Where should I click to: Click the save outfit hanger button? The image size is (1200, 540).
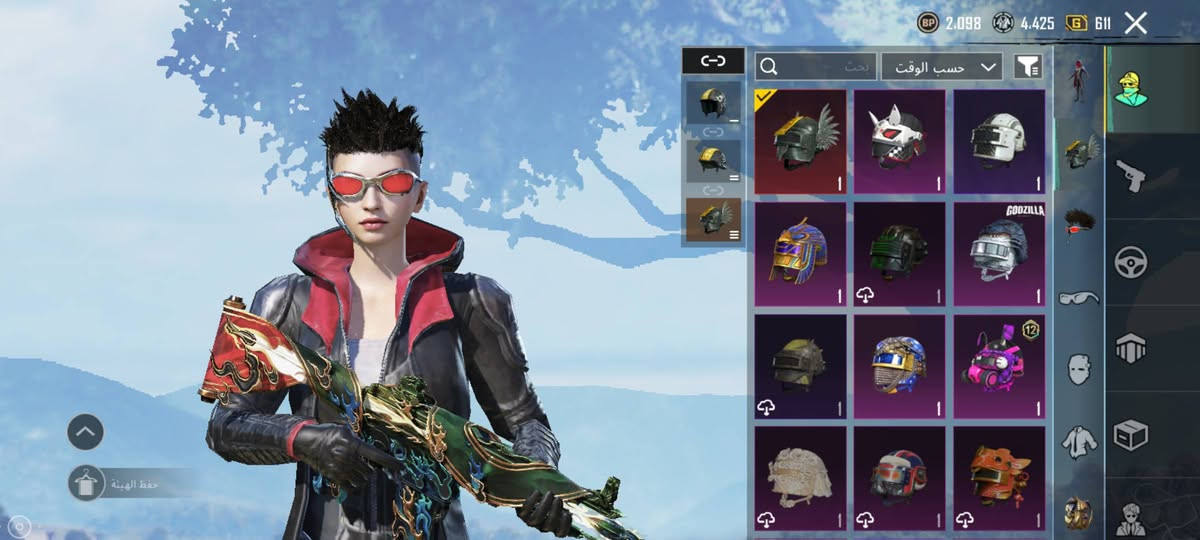pyautogui.click(x=86, y=484)
